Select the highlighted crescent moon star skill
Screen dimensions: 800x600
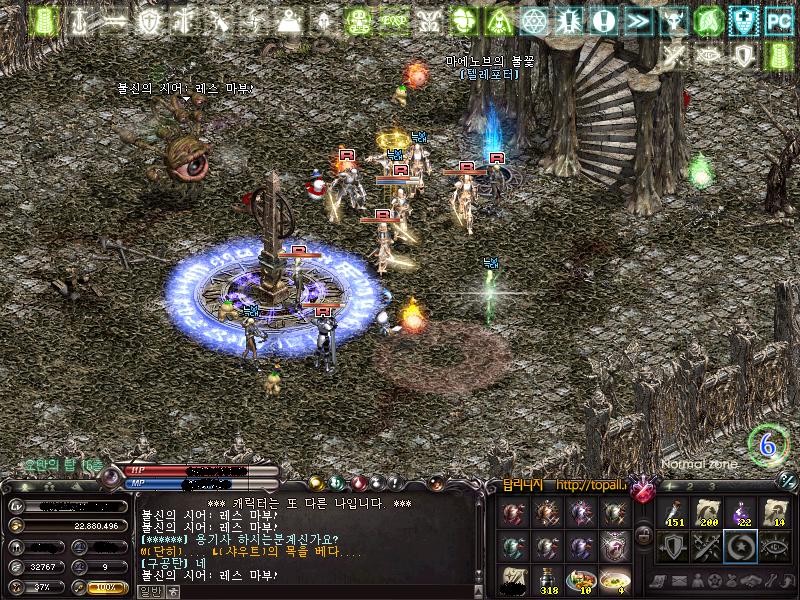pos(742,547)
